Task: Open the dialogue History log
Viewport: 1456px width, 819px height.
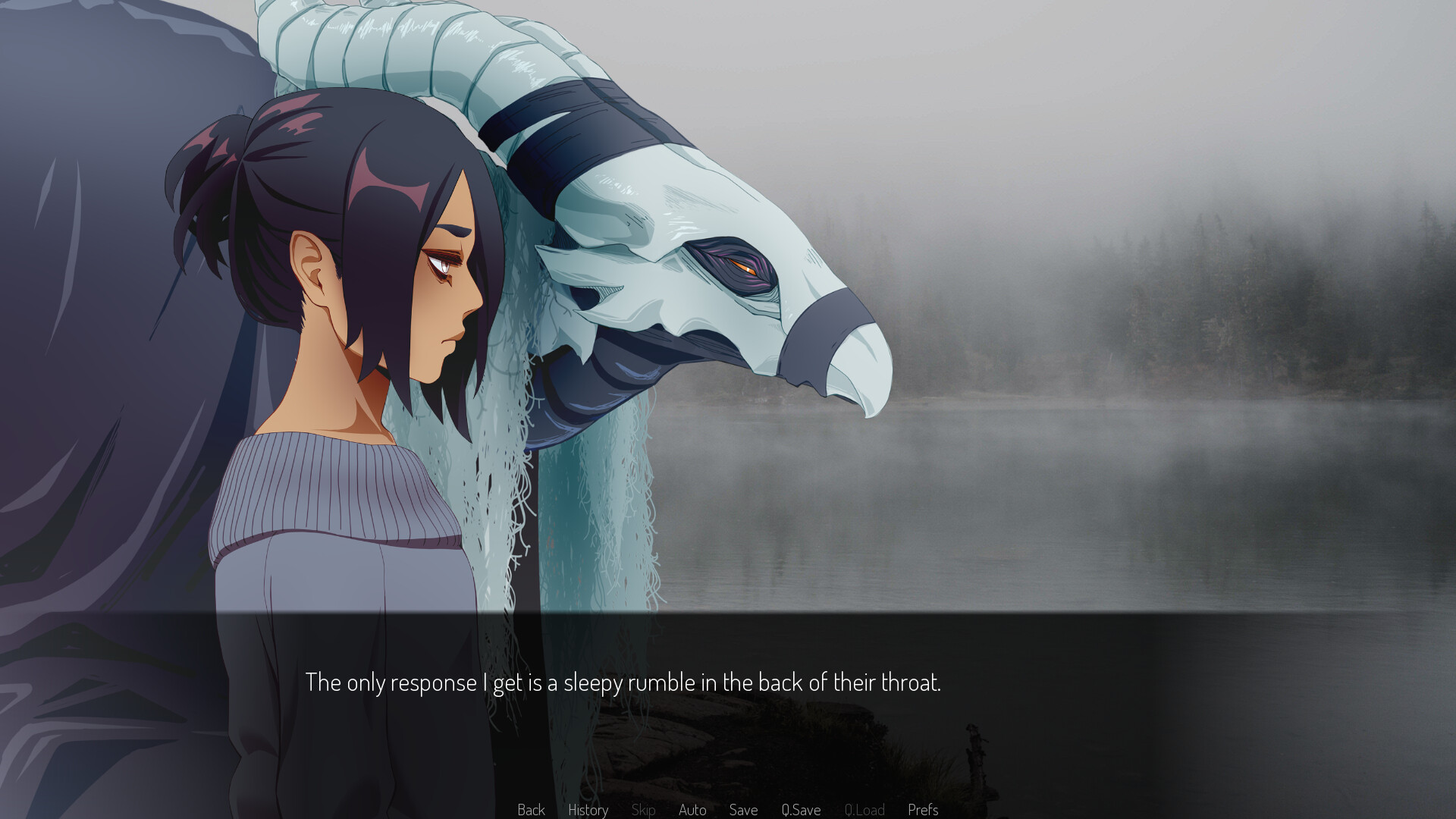Action: point(588,810)
